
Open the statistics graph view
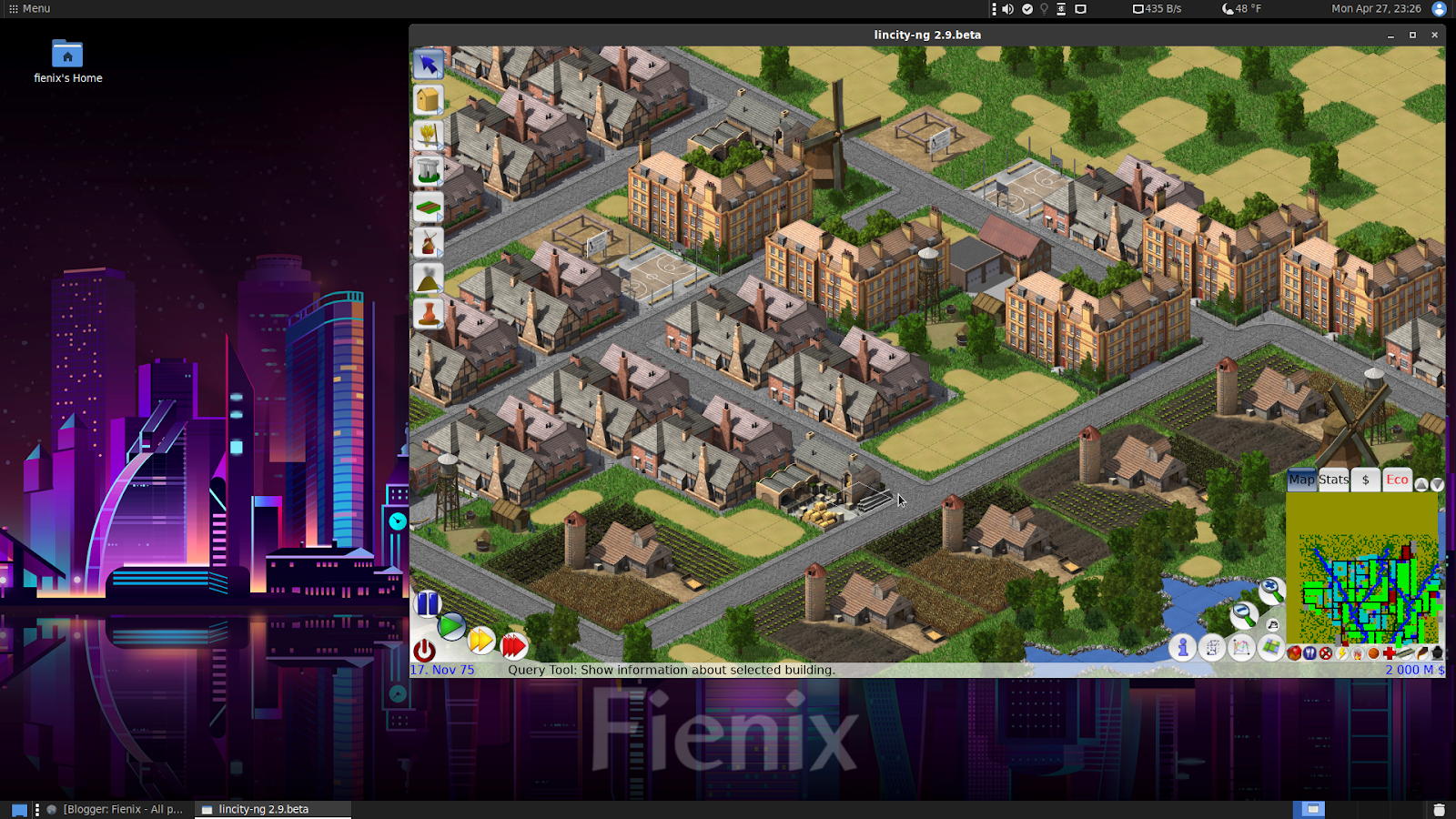1240,648
